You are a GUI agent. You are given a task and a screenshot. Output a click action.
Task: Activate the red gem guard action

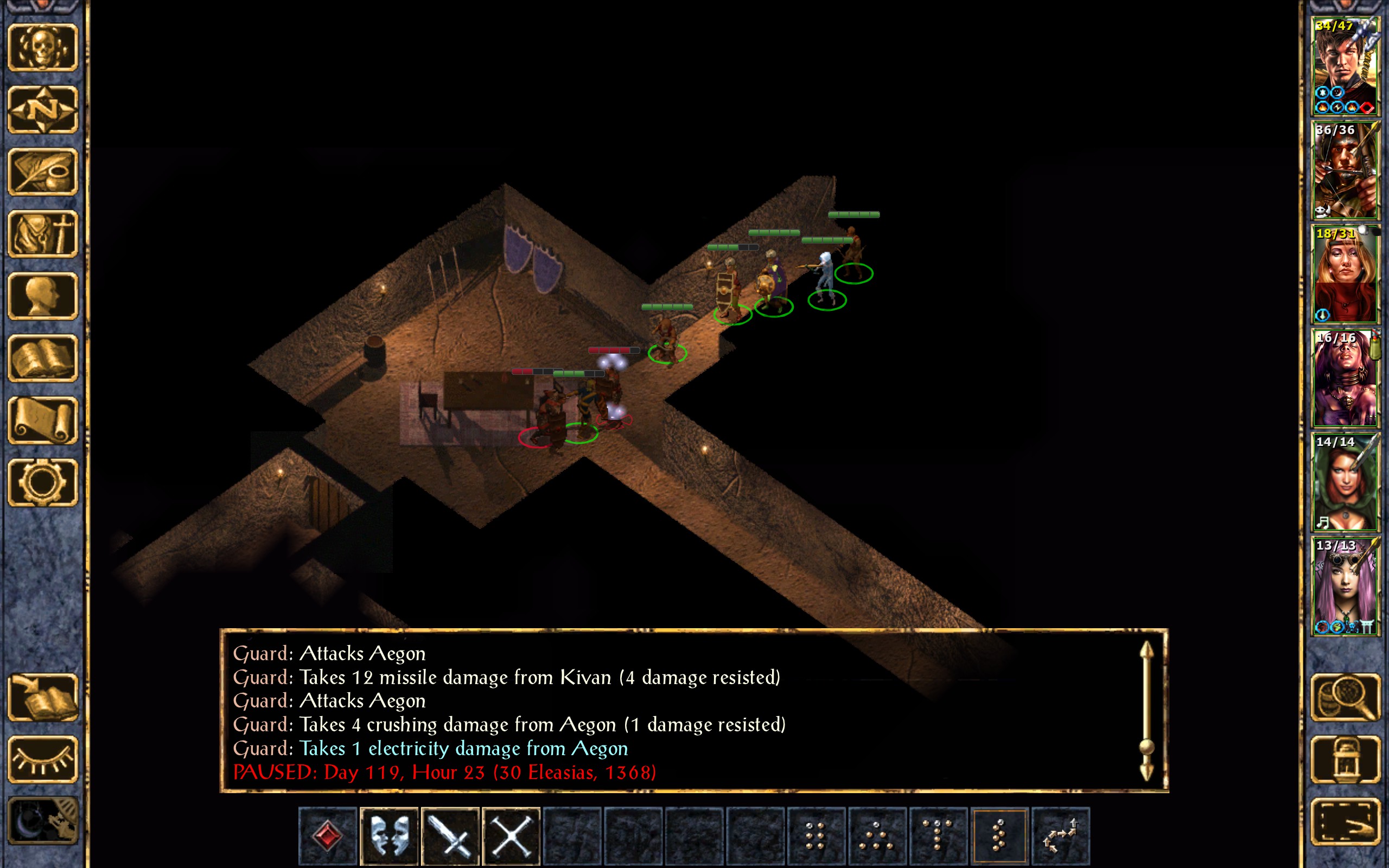point(328,835)
